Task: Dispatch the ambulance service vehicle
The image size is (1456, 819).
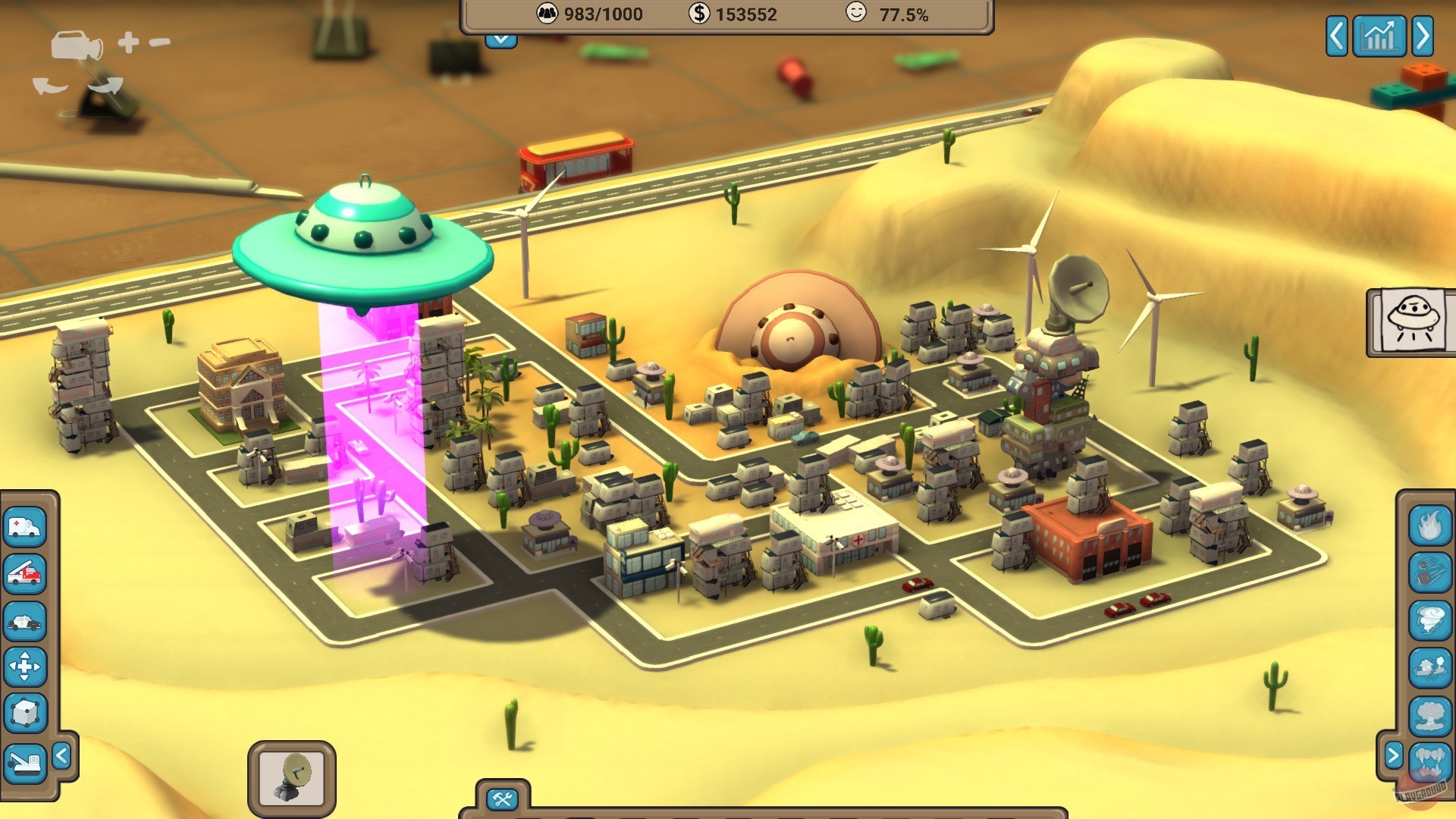Action: coord(25,527)
